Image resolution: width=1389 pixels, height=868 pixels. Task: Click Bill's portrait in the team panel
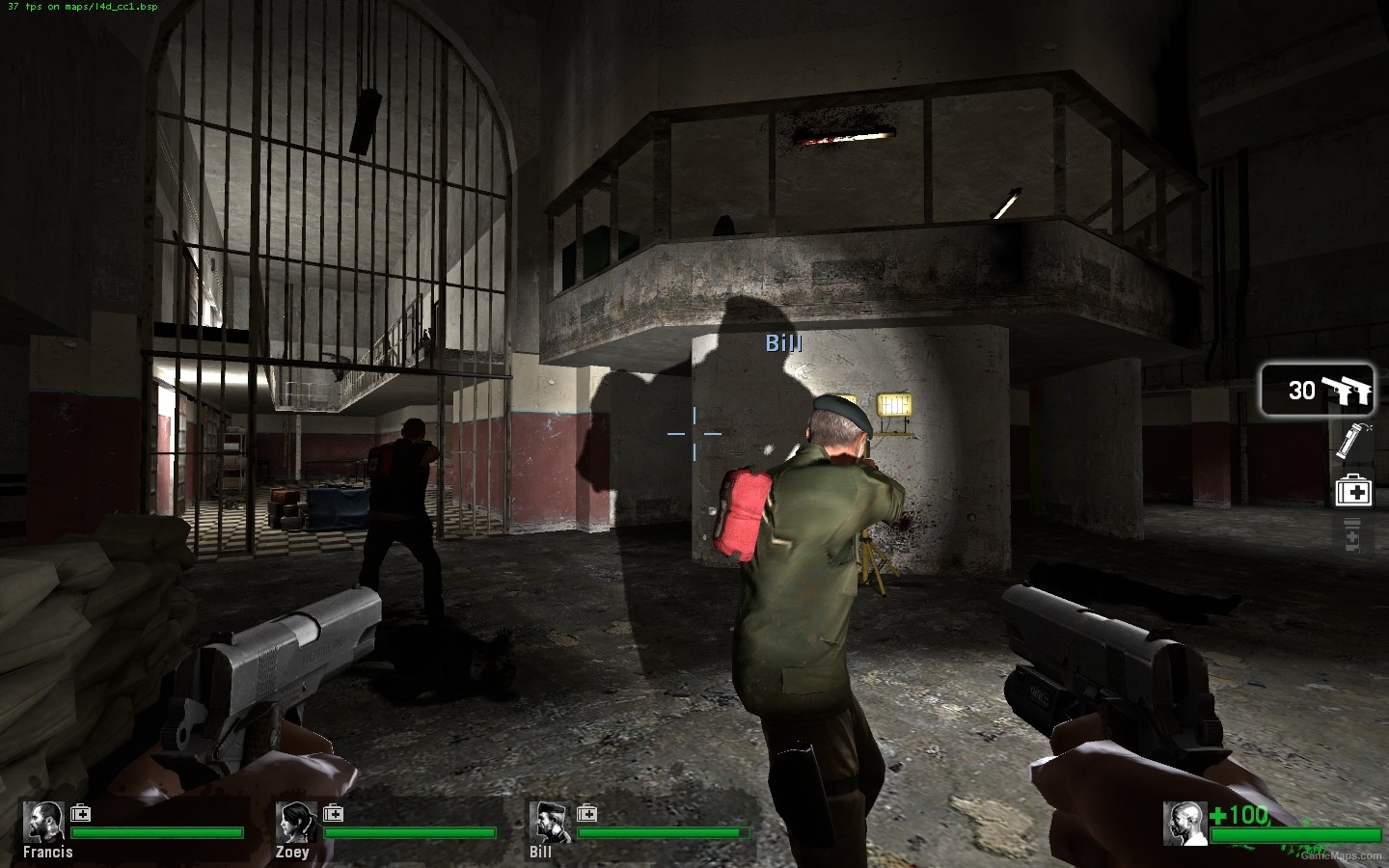[549, 821]
